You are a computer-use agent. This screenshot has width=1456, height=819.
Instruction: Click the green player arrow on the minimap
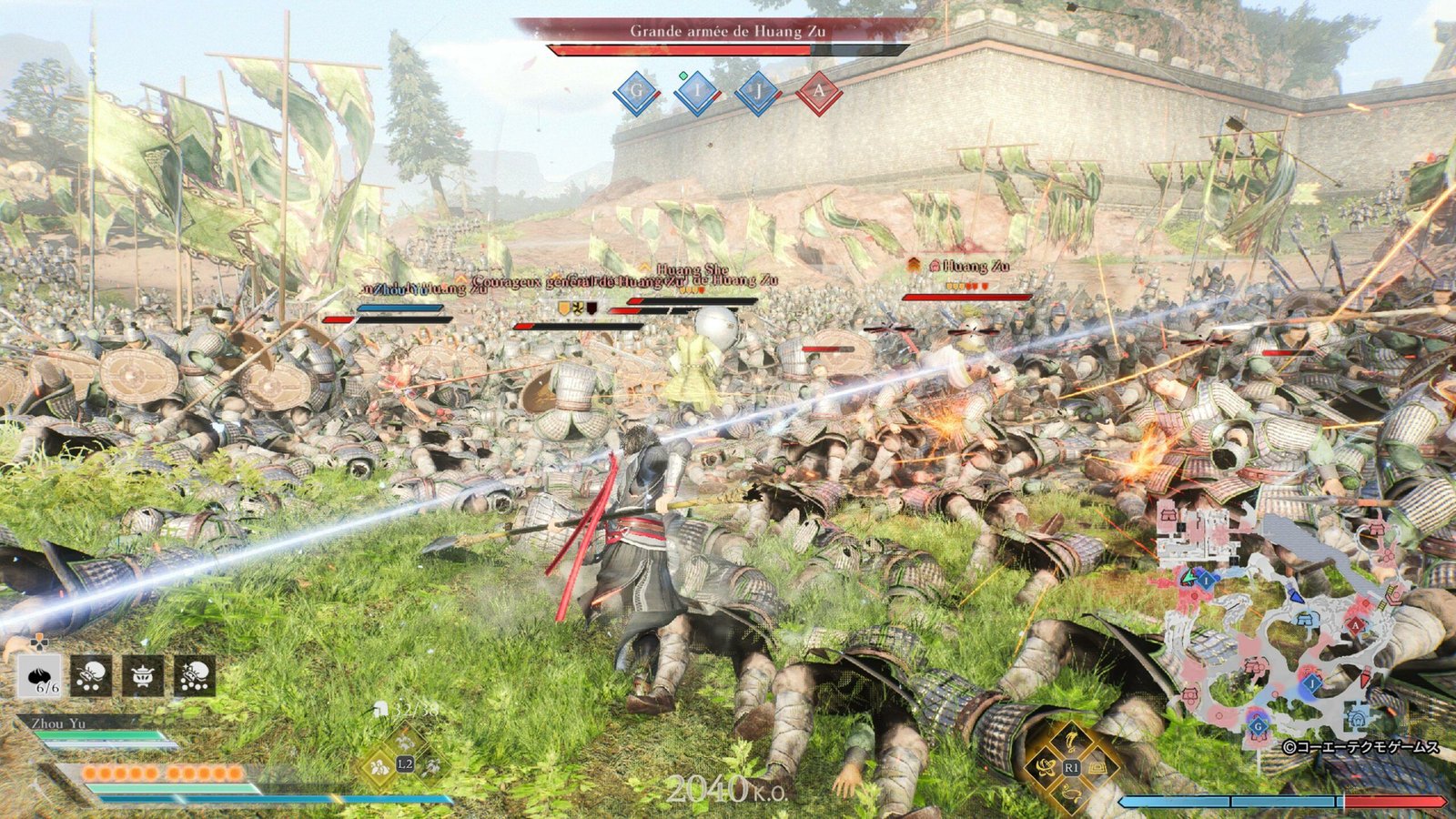1188,577
